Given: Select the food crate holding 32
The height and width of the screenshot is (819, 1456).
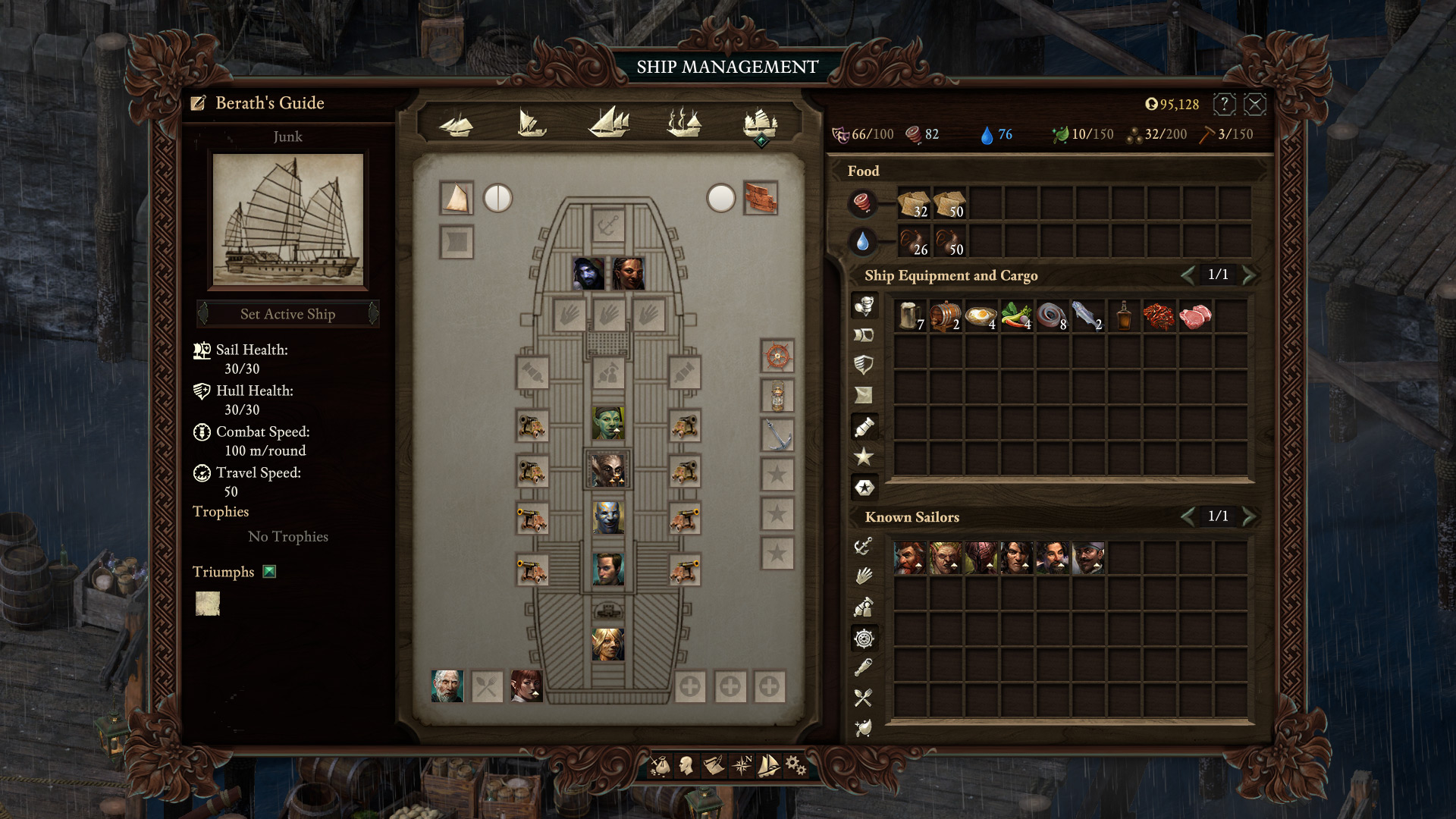Looking at the screenshot, I should point(914,203).
